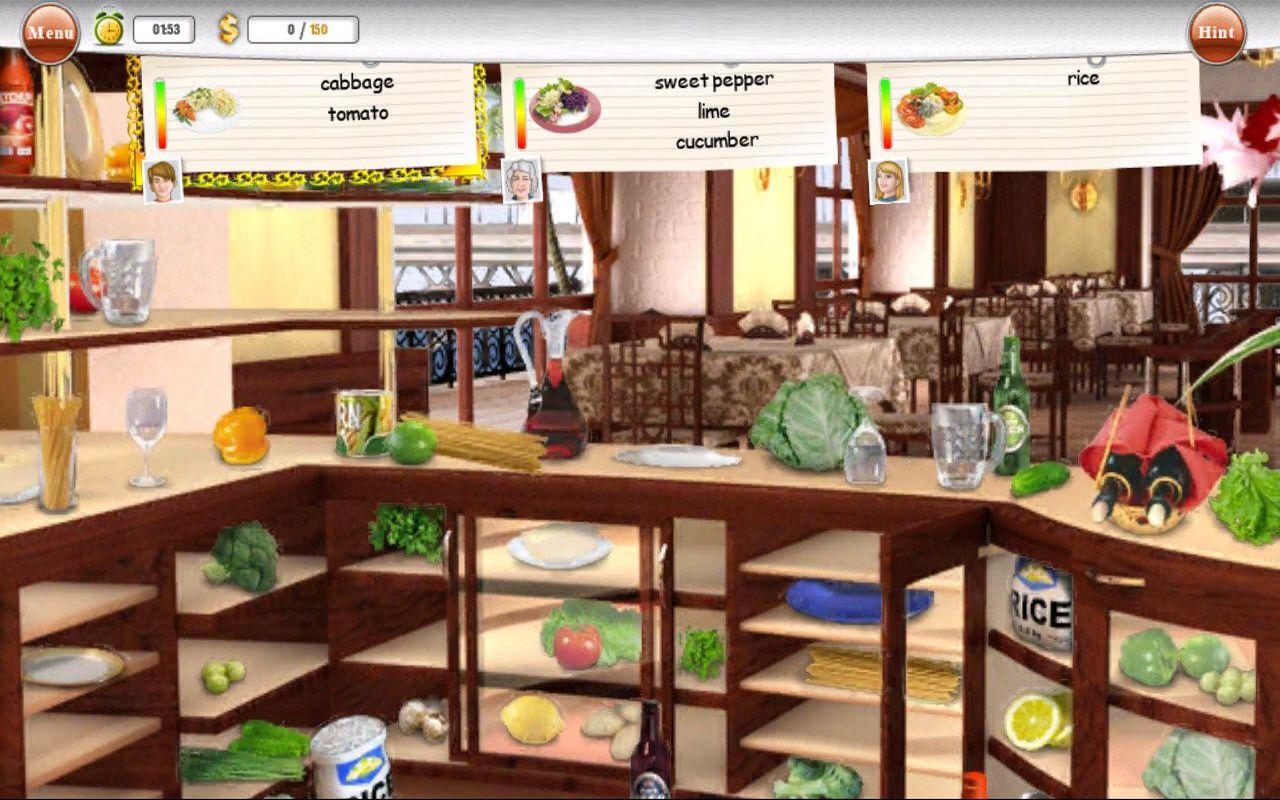Image resolution: width=1280 pixels, height=800 pixels.
Task: Select the cabbage and tomato order ticket
Action: (310, 110)
